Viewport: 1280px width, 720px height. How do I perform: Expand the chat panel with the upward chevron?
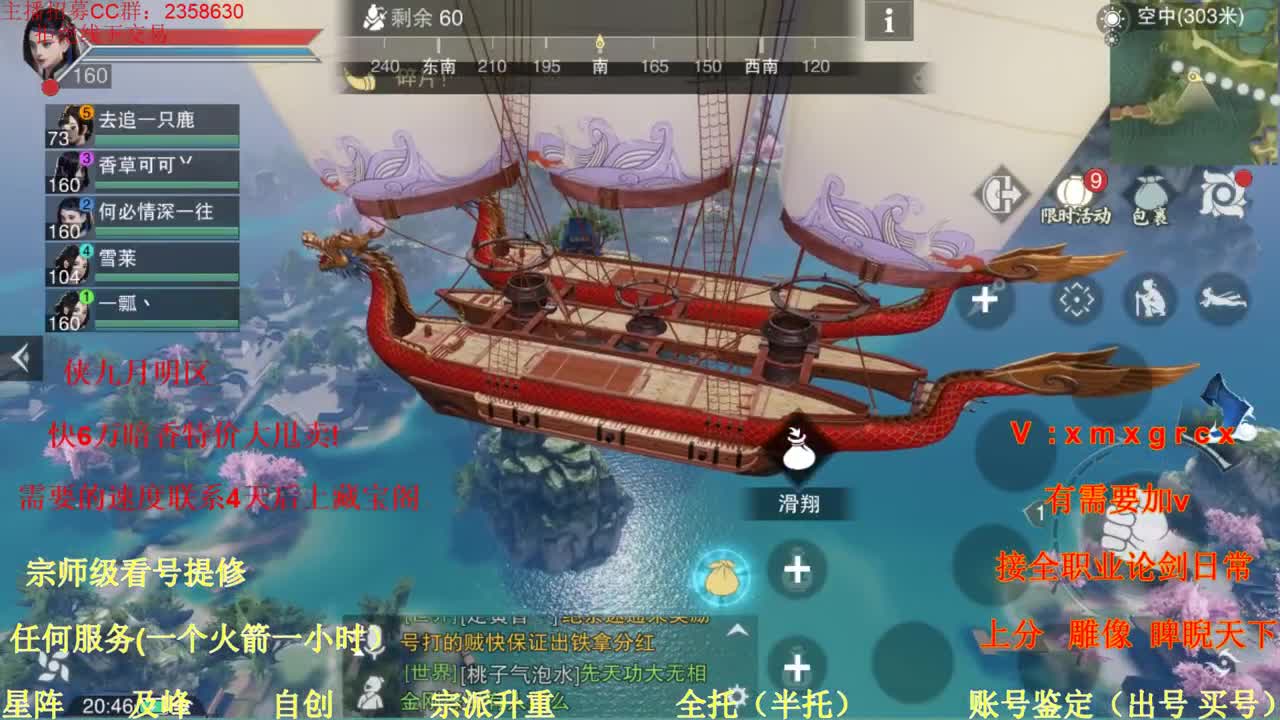point(737,631)
